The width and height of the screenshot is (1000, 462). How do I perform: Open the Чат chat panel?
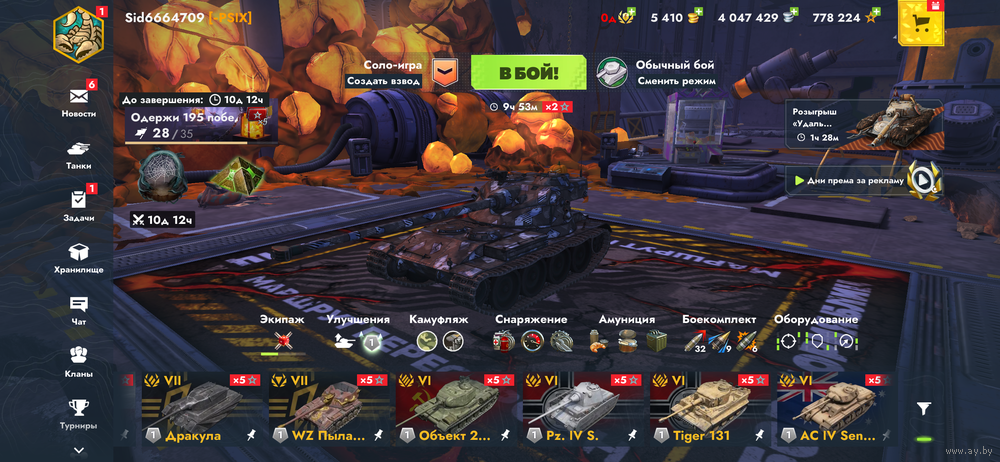[x=79, y=309]
